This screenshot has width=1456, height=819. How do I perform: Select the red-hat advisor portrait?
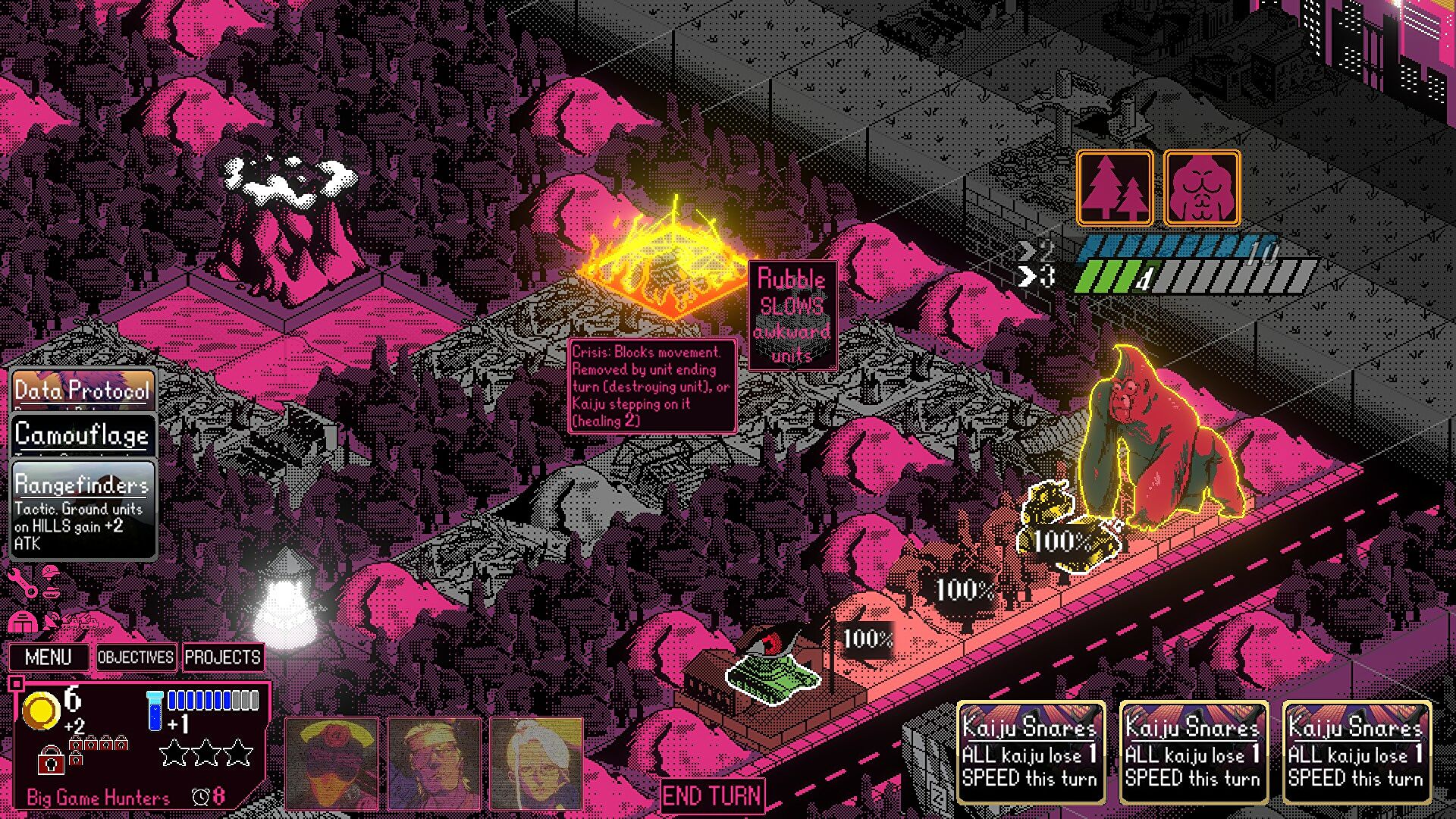(331, 763)
